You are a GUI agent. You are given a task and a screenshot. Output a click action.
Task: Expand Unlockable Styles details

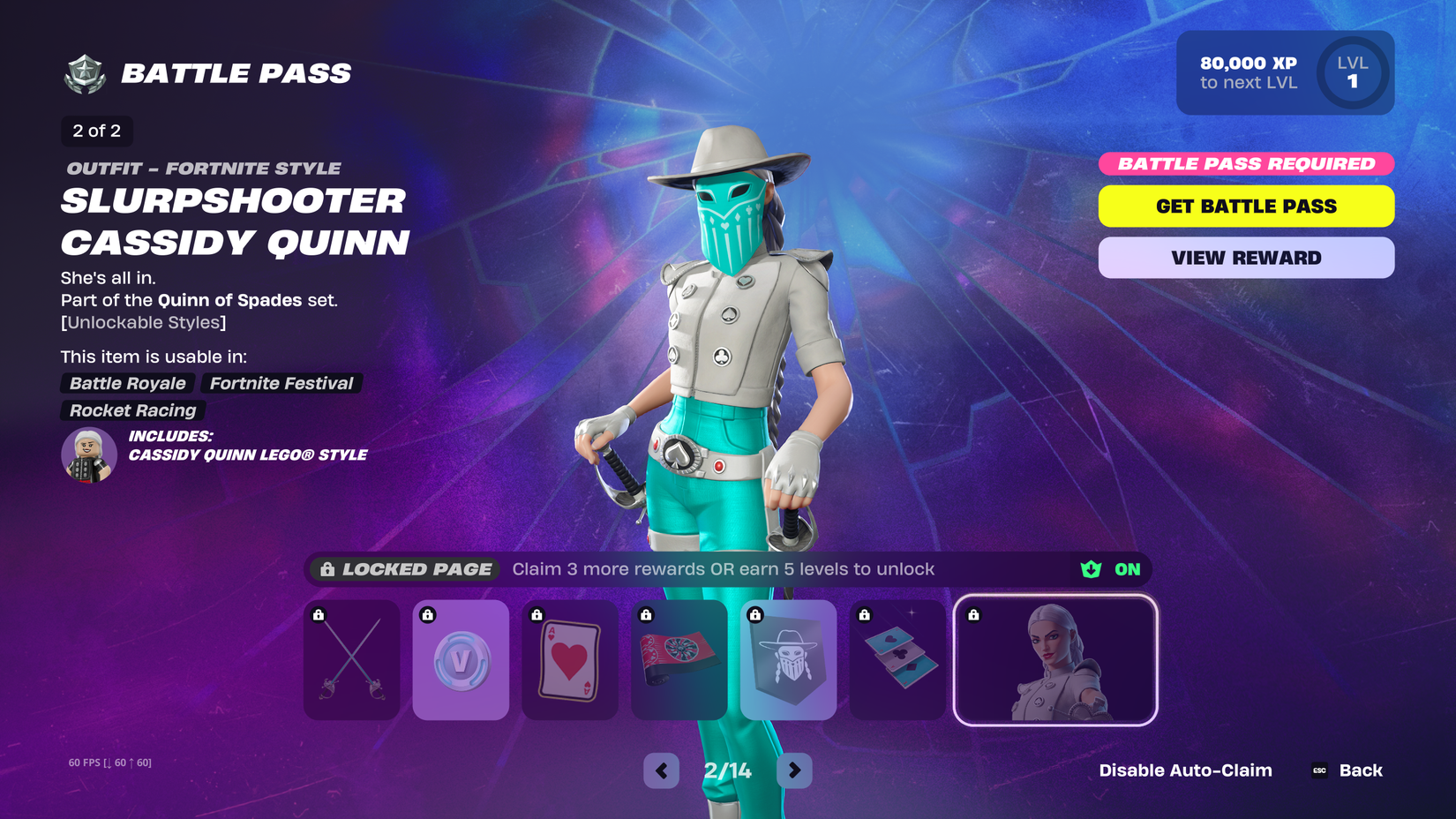point(143,322)
